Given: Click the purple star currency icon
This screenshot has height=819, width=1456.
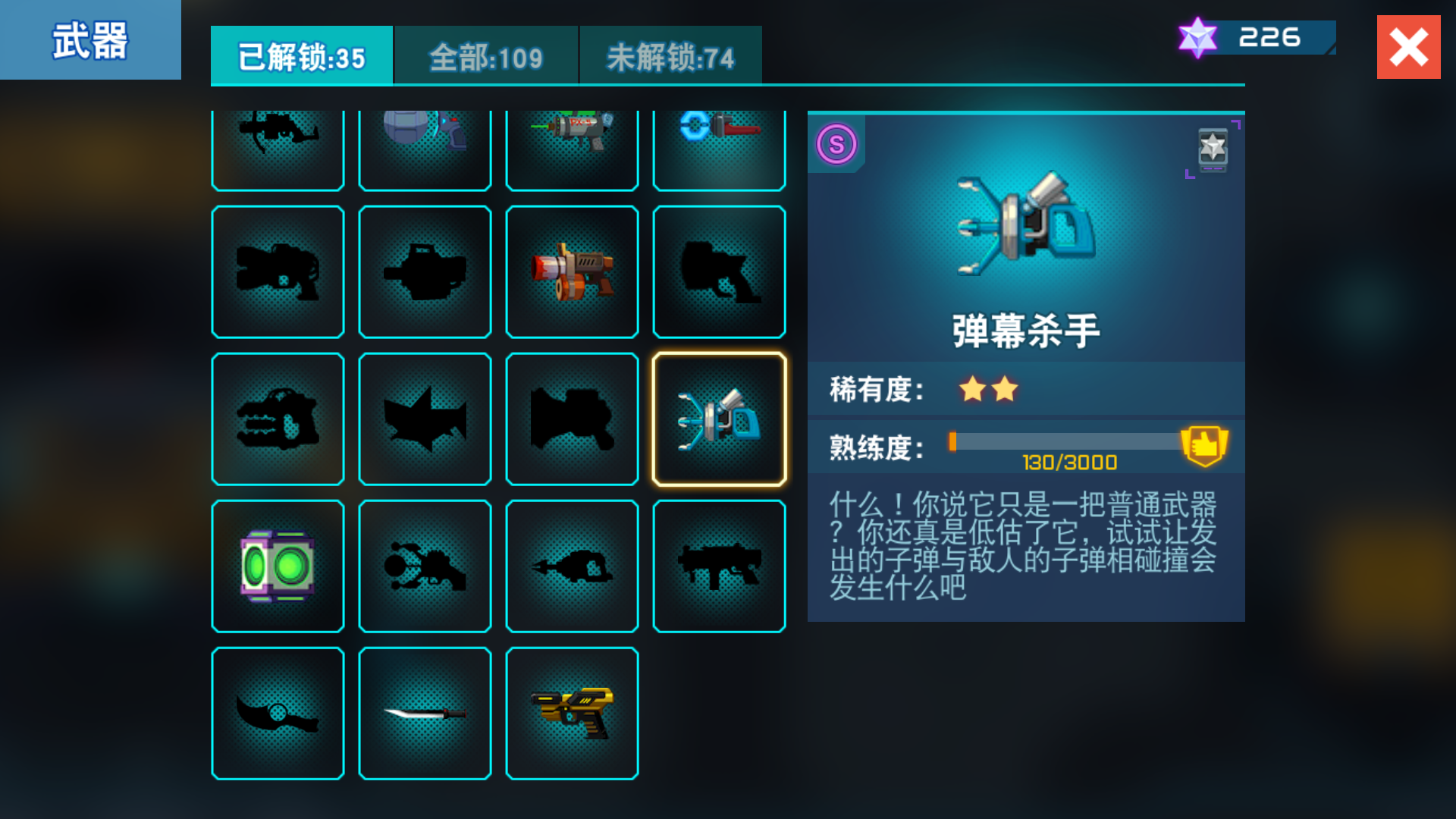Looking at the screenshot, I should point(1199,34).
